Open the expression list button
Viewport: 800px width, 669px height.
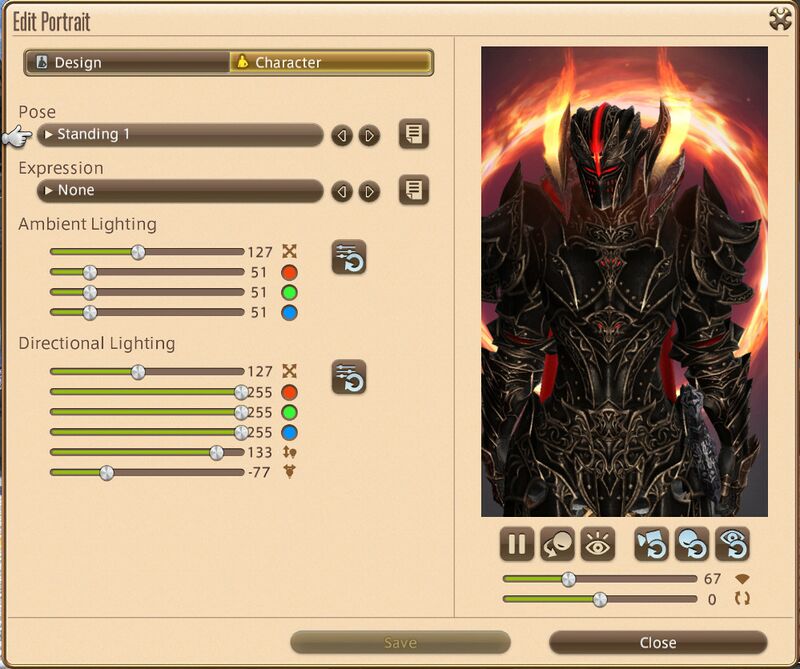tap(414, 190)
